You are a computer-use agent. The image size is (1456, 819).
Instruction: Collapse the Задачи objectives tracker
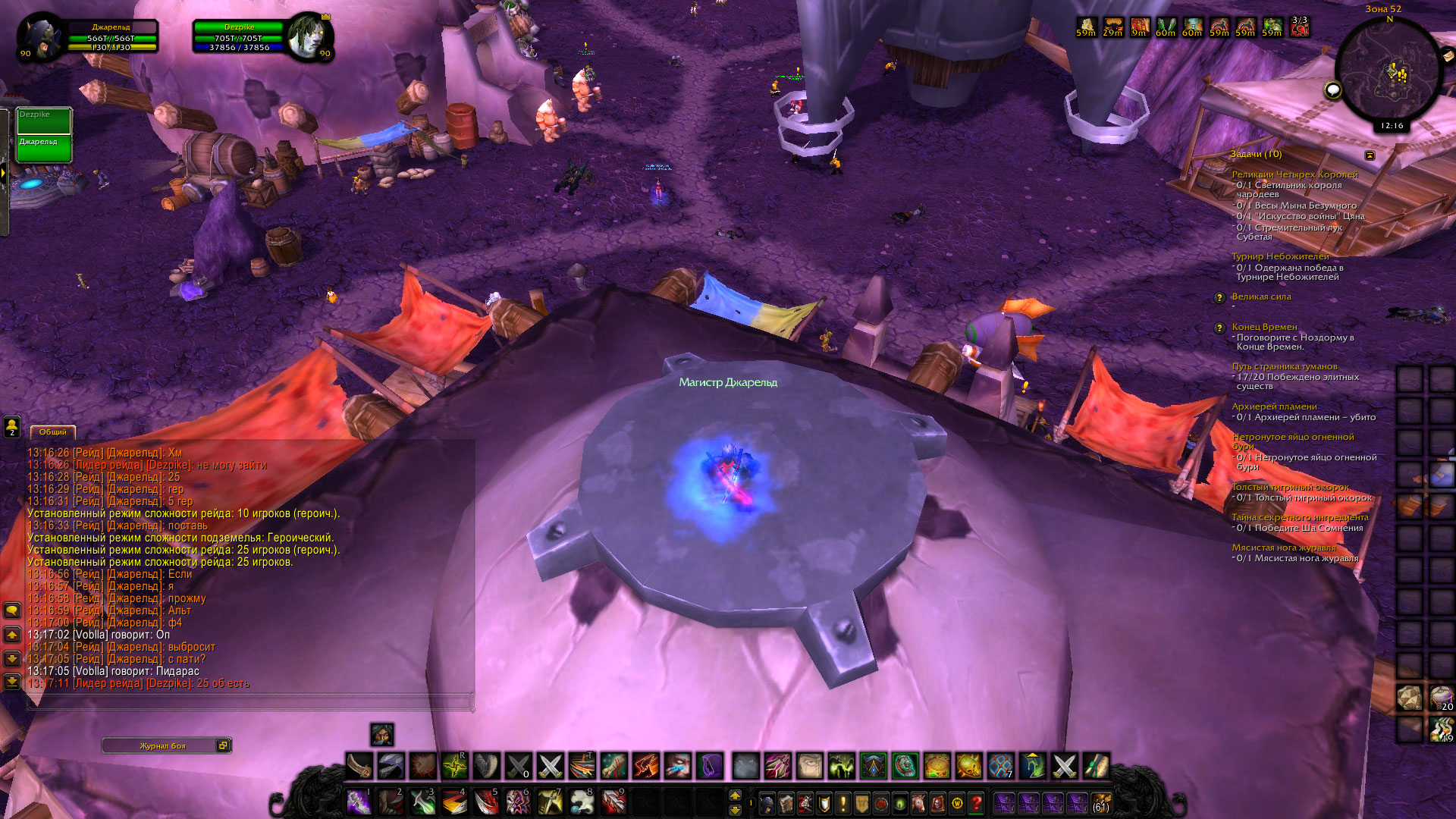(1370, 155)
